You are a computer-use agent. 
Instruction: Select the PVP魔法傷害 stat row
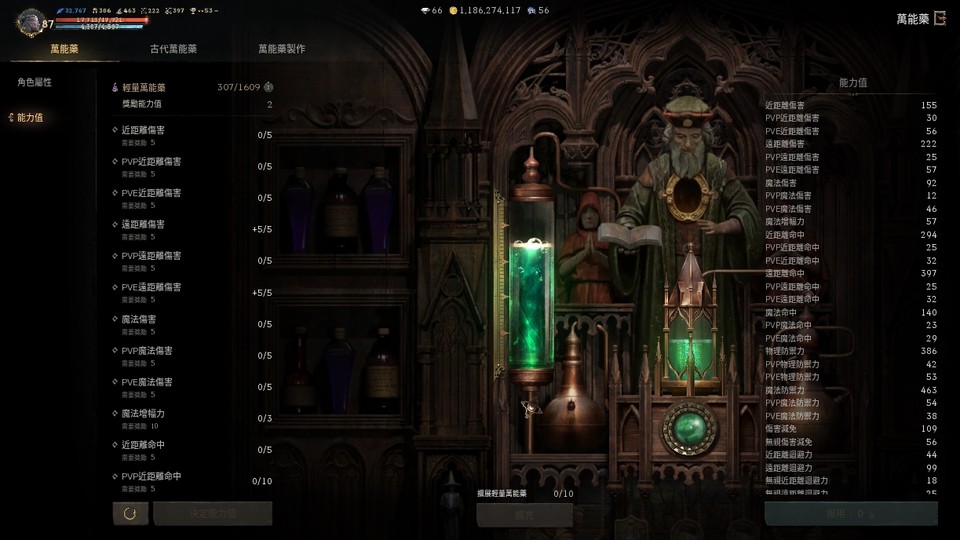click(x=192, y=355)
